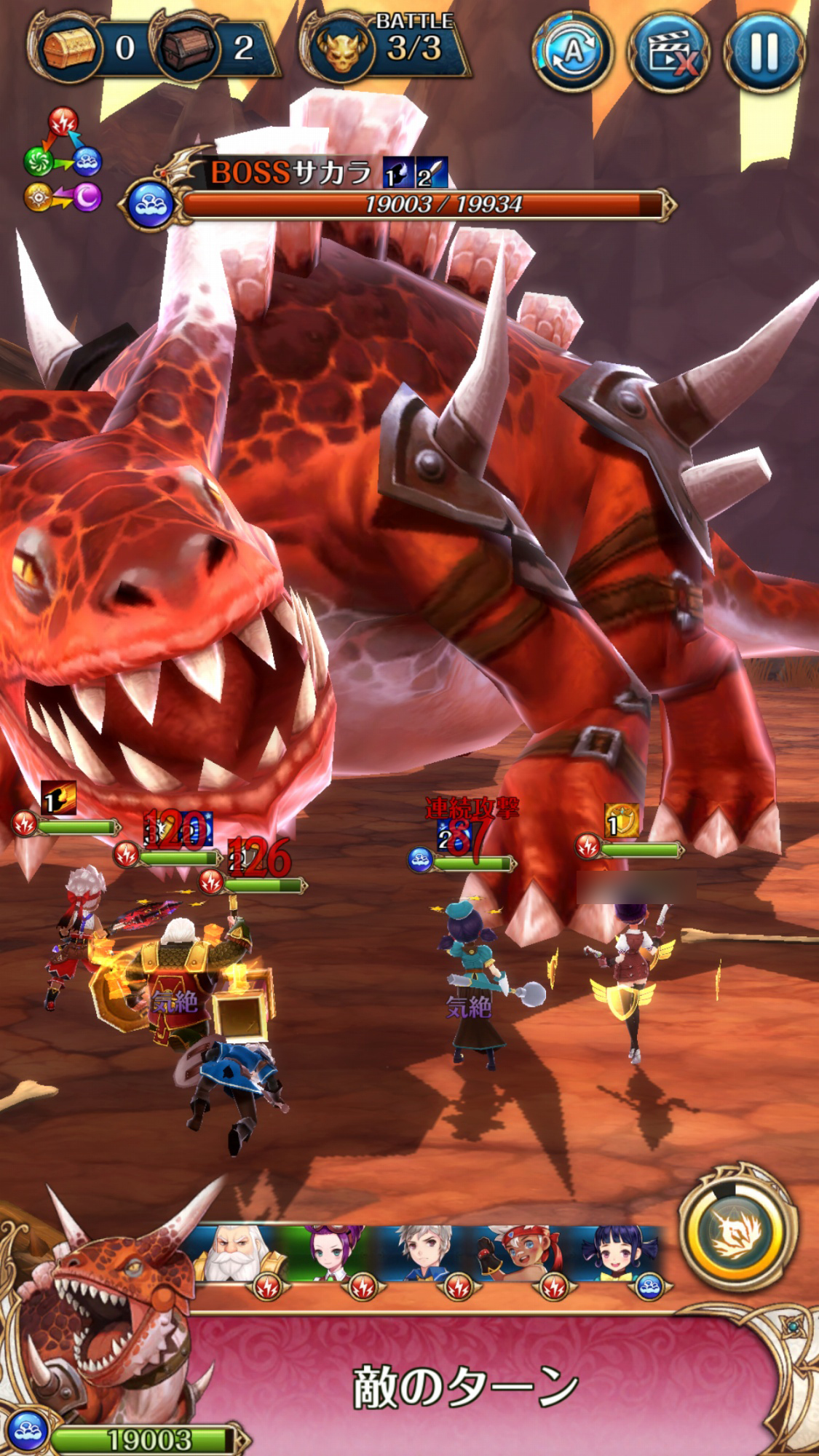The width and height of the screenshot is (819, 1456).
Task: Select the red-bandana fighter portrait
Action: (x=521, y=1254)
